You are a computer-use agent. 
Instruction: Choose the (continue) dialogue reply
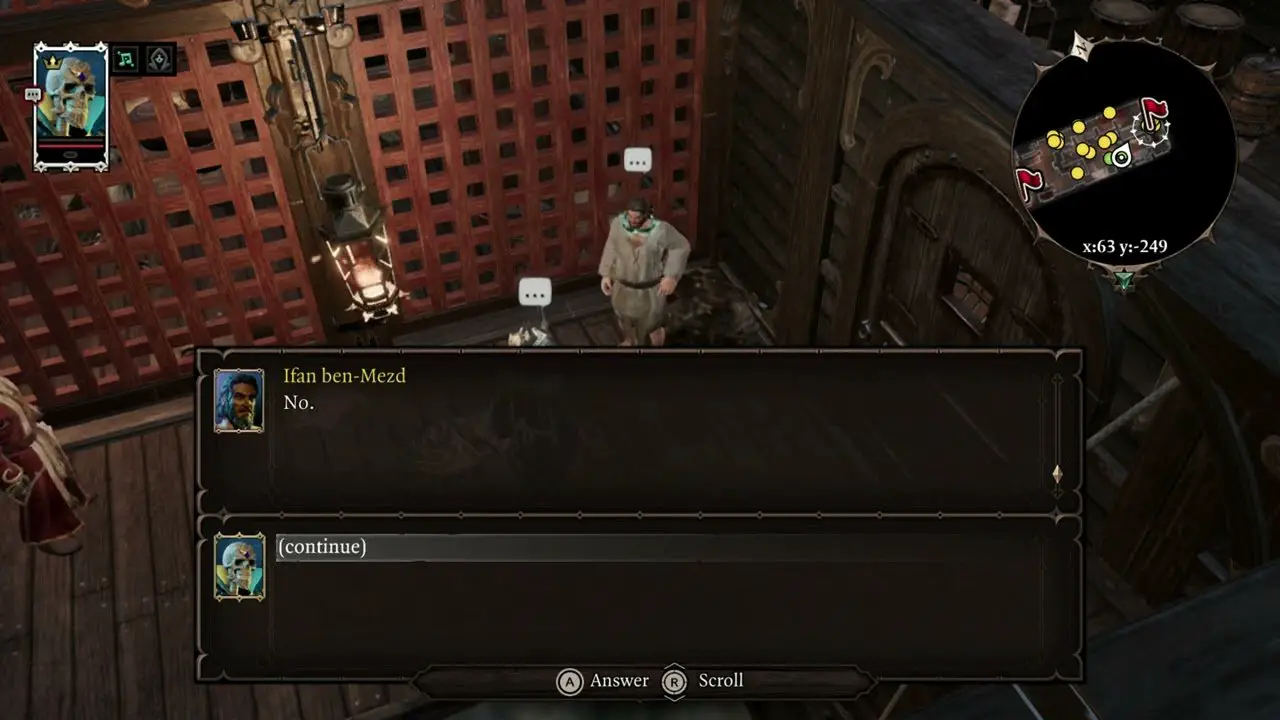(x=322, y=547)
